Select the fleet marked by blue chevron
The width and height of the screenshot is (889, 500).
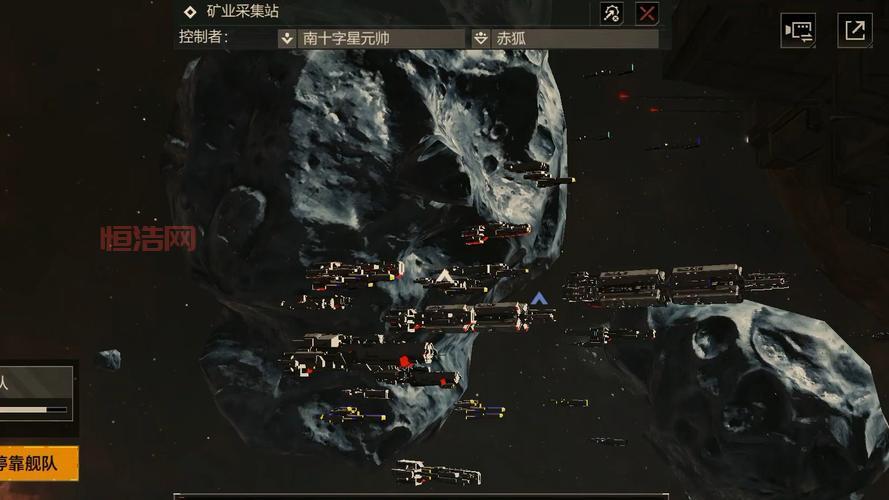[x=539, y=299]
